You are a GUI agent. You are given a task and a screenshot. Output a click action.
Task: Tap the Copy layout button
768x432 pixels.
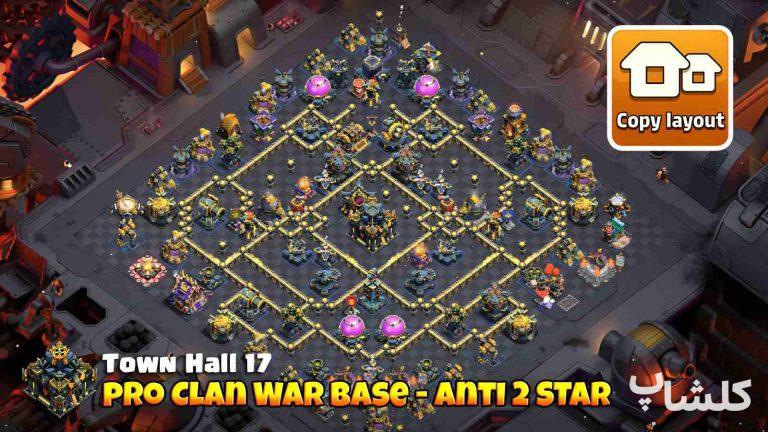[x=670, y=87]
